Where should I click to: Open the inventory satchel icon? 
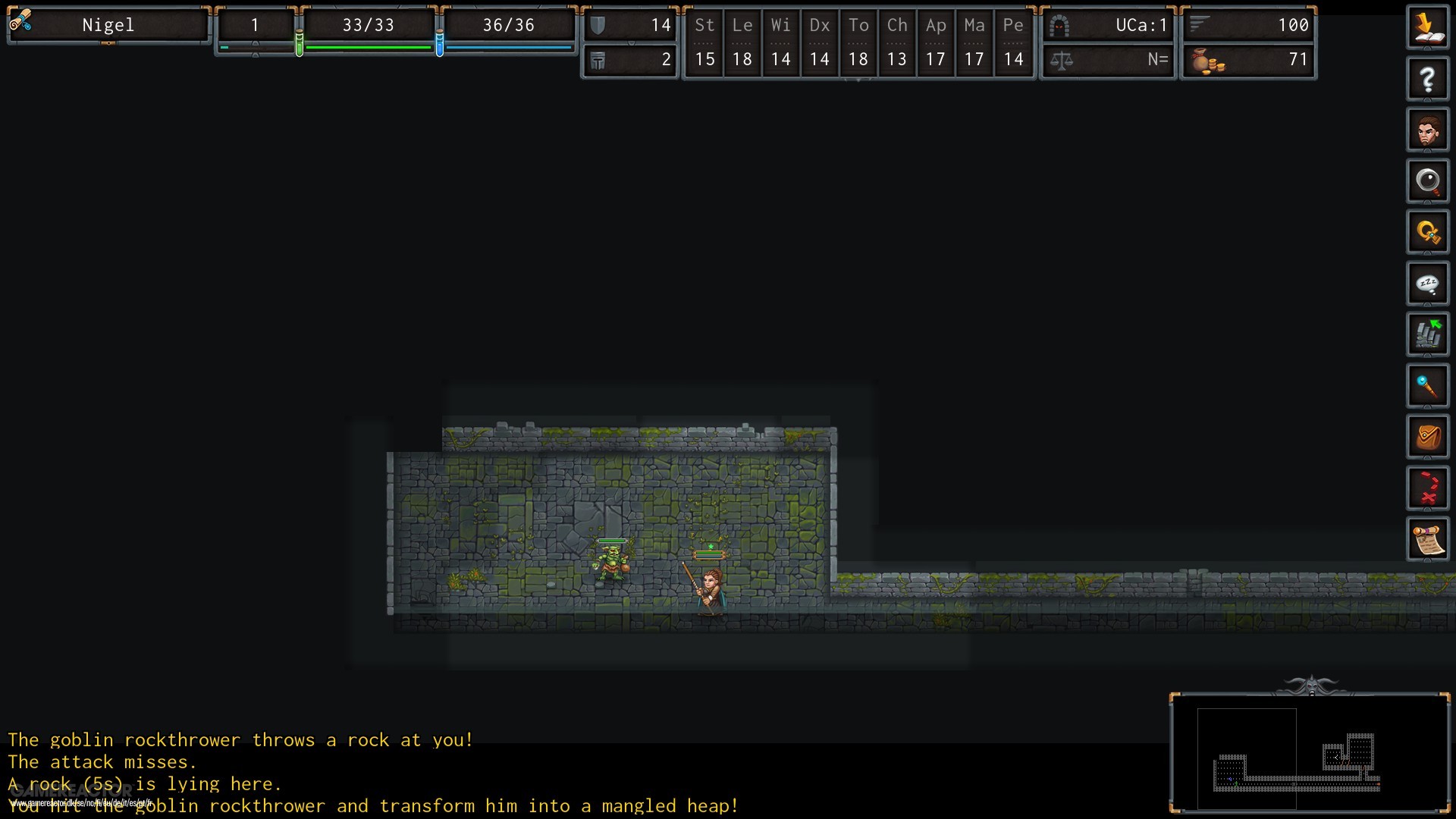(1428, 436)
